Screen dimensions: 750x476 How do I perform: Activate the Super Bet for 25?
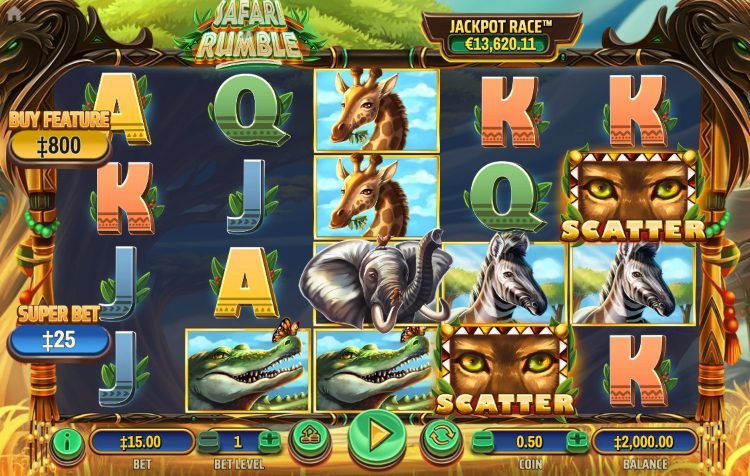58,340
